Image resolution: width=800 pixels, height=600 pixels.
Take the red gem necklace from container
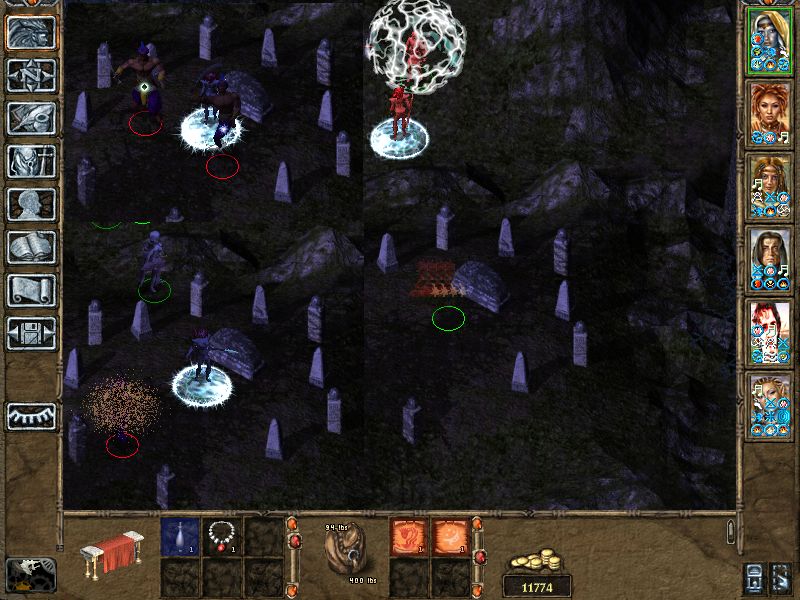point(221,537)
